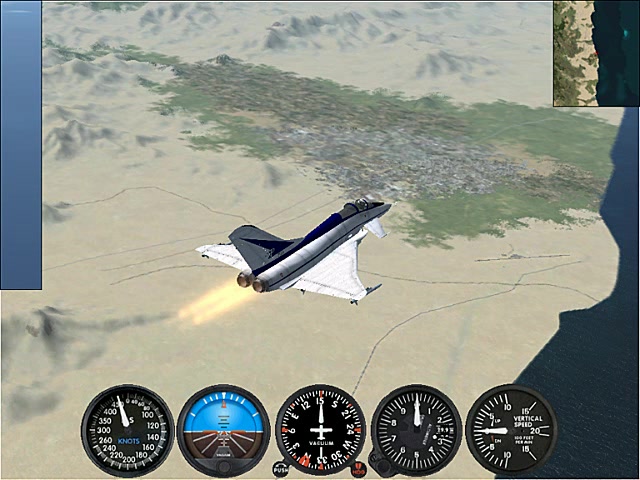The width and height of the screenshot is (640, 480).
Task: Click the blue side panel
Action: click(x=21, y=145)
